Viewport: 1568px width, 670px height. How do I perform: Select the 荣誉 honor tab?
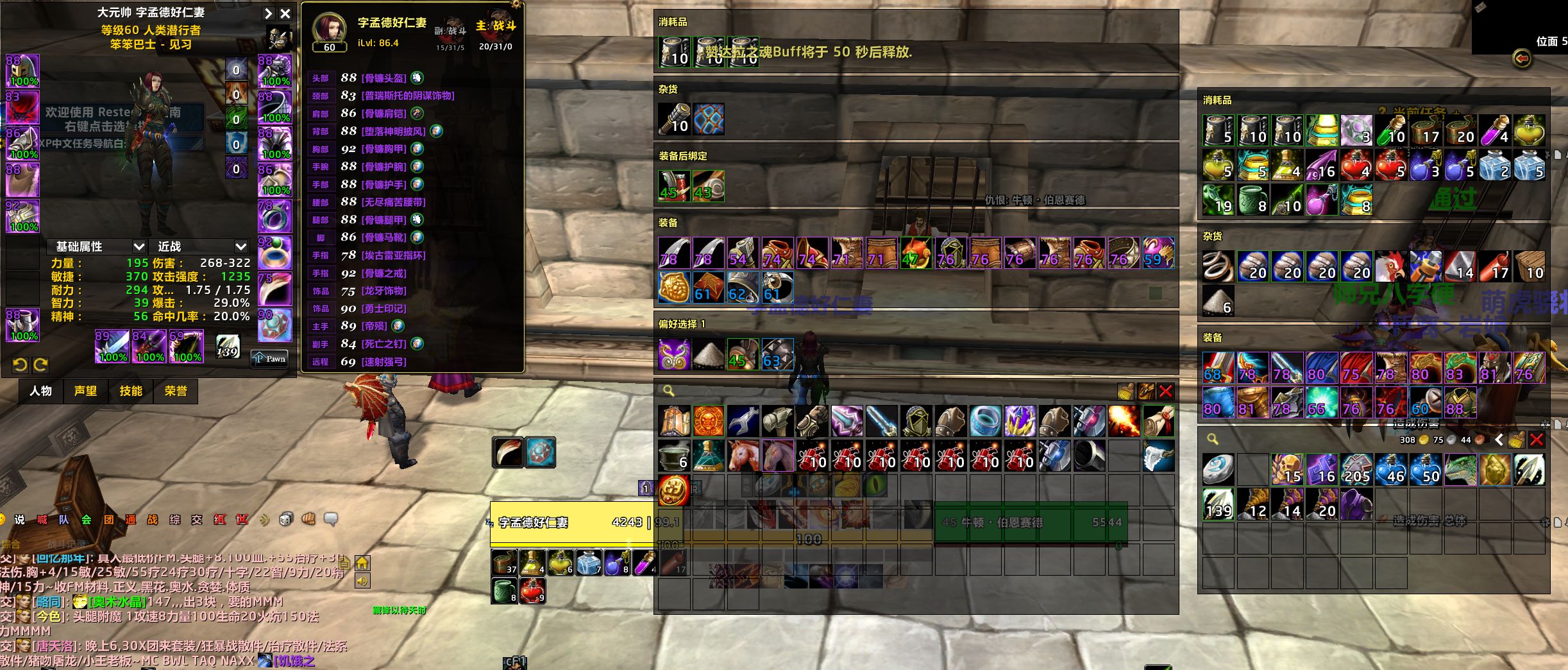[x=176, y=391]
